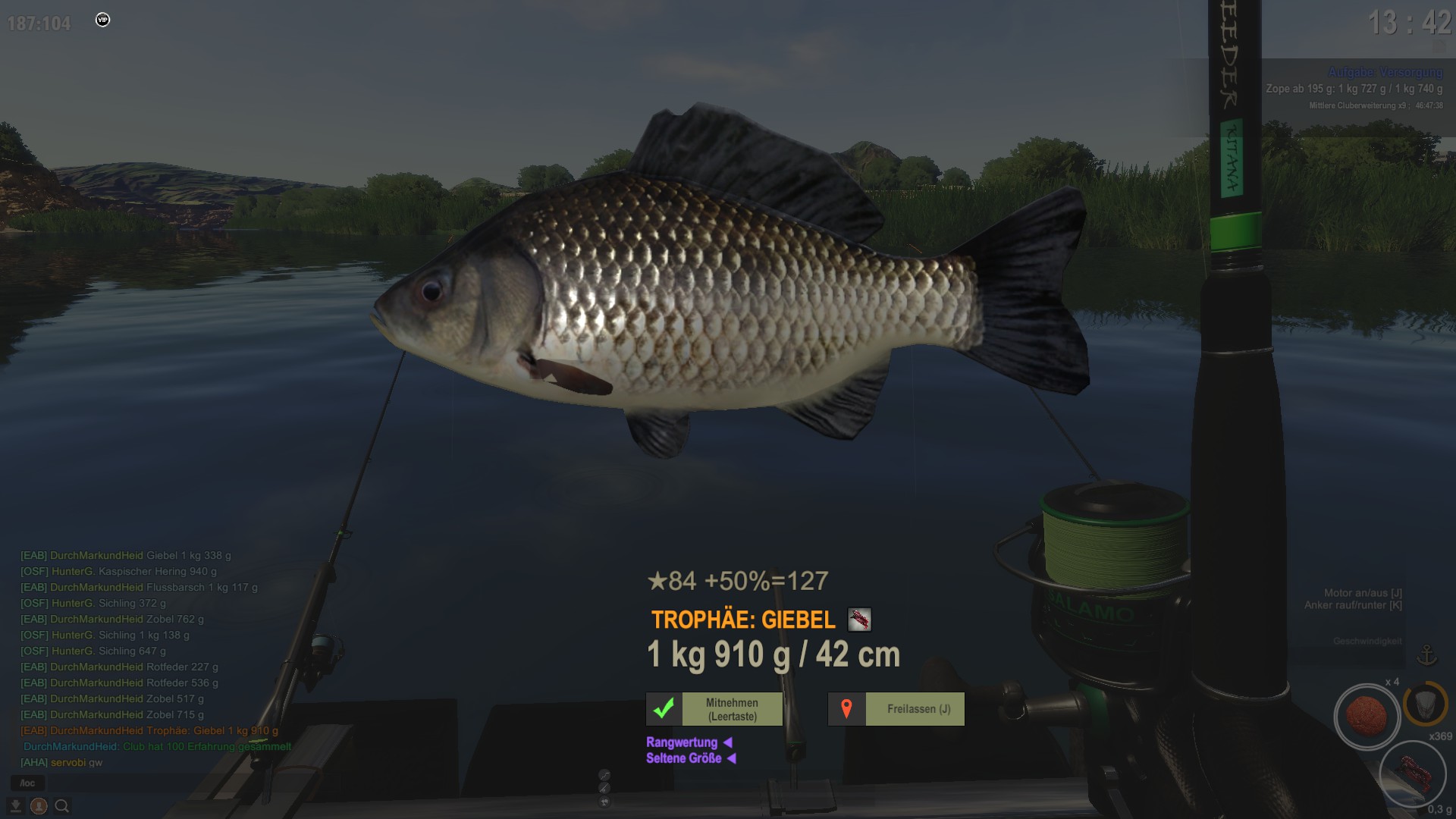Release the fish with the Freilassen button
The height and width of the screenshot is (819, 1456).
point(896,709)
